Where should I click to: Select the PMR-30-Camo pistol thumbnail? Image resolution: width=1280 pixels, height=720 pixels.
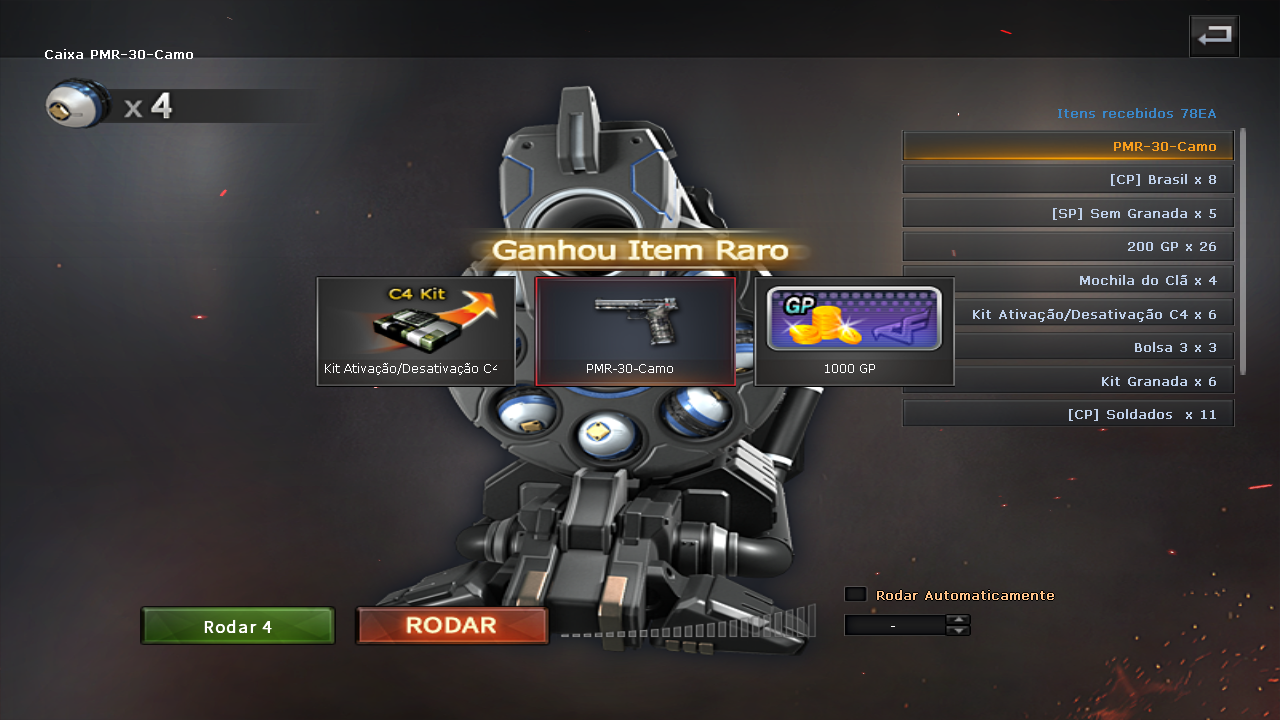(x=635, y=330)
